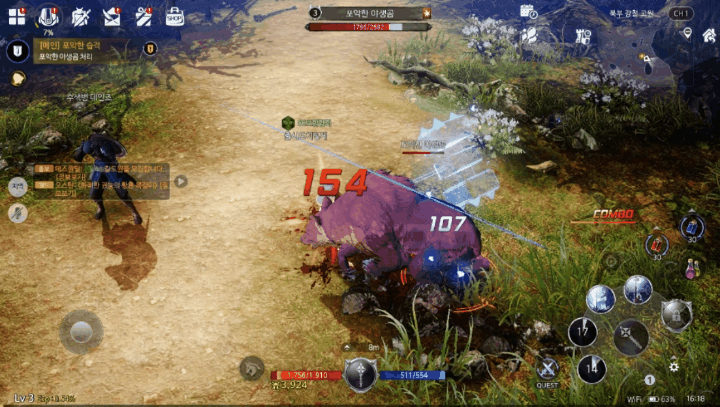Use the main mace attack button
Viewport: 720px width, 407px height.
click(x=631, y=338)
